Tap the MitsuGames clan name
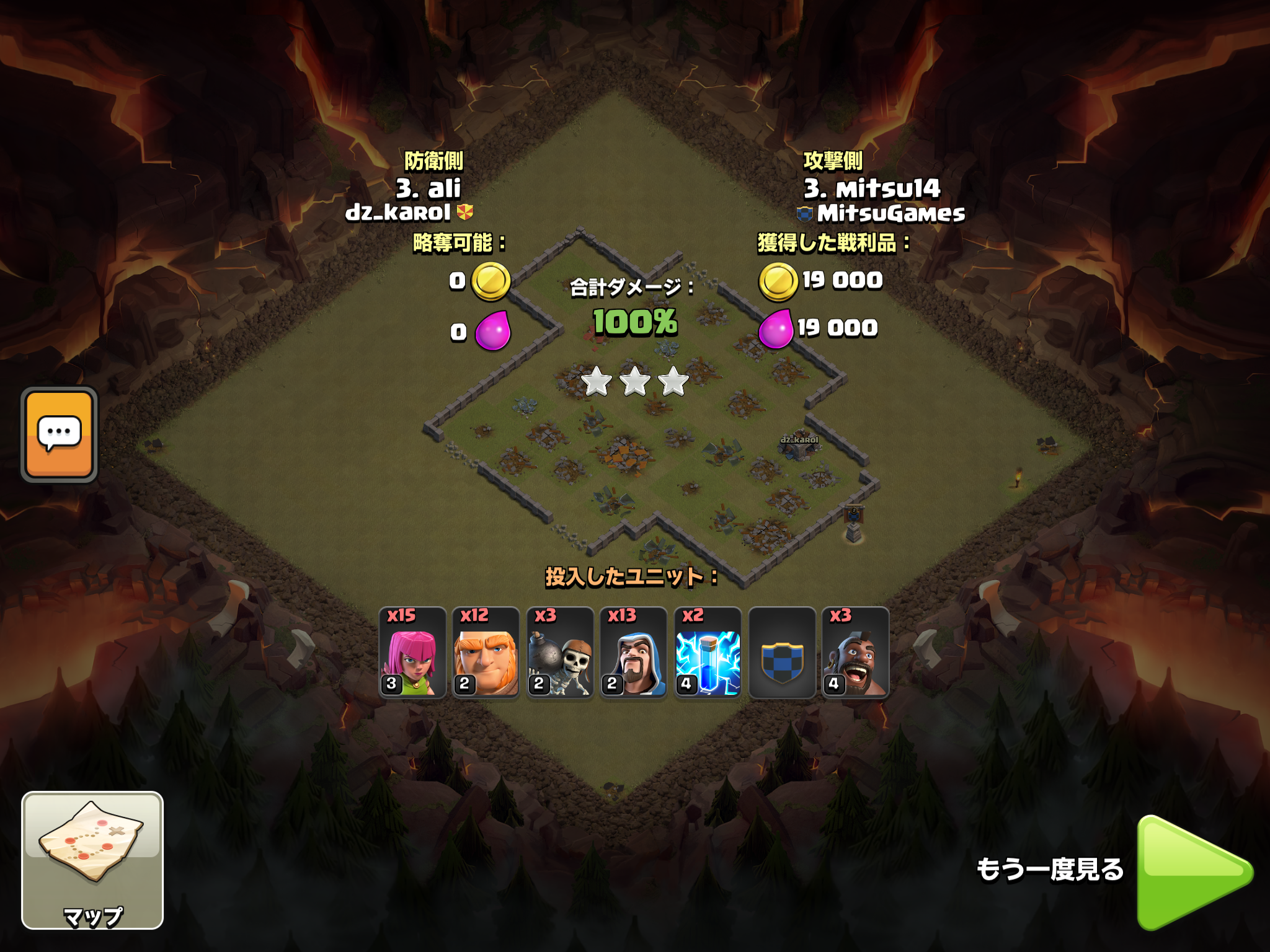Image resolution: width=1270 pixels, height=952 pixels. tap(890, 214)
